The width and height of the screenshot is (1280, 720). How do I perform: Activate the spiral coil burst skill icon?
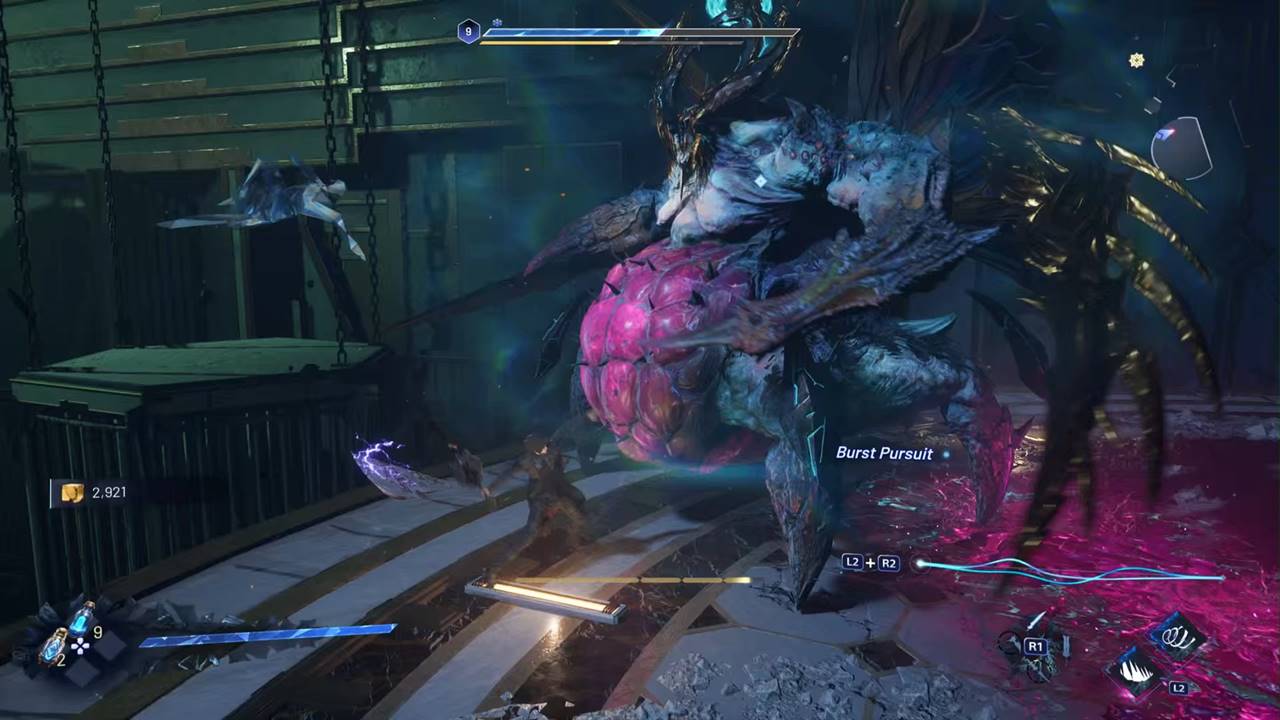tap(1176, 635)
